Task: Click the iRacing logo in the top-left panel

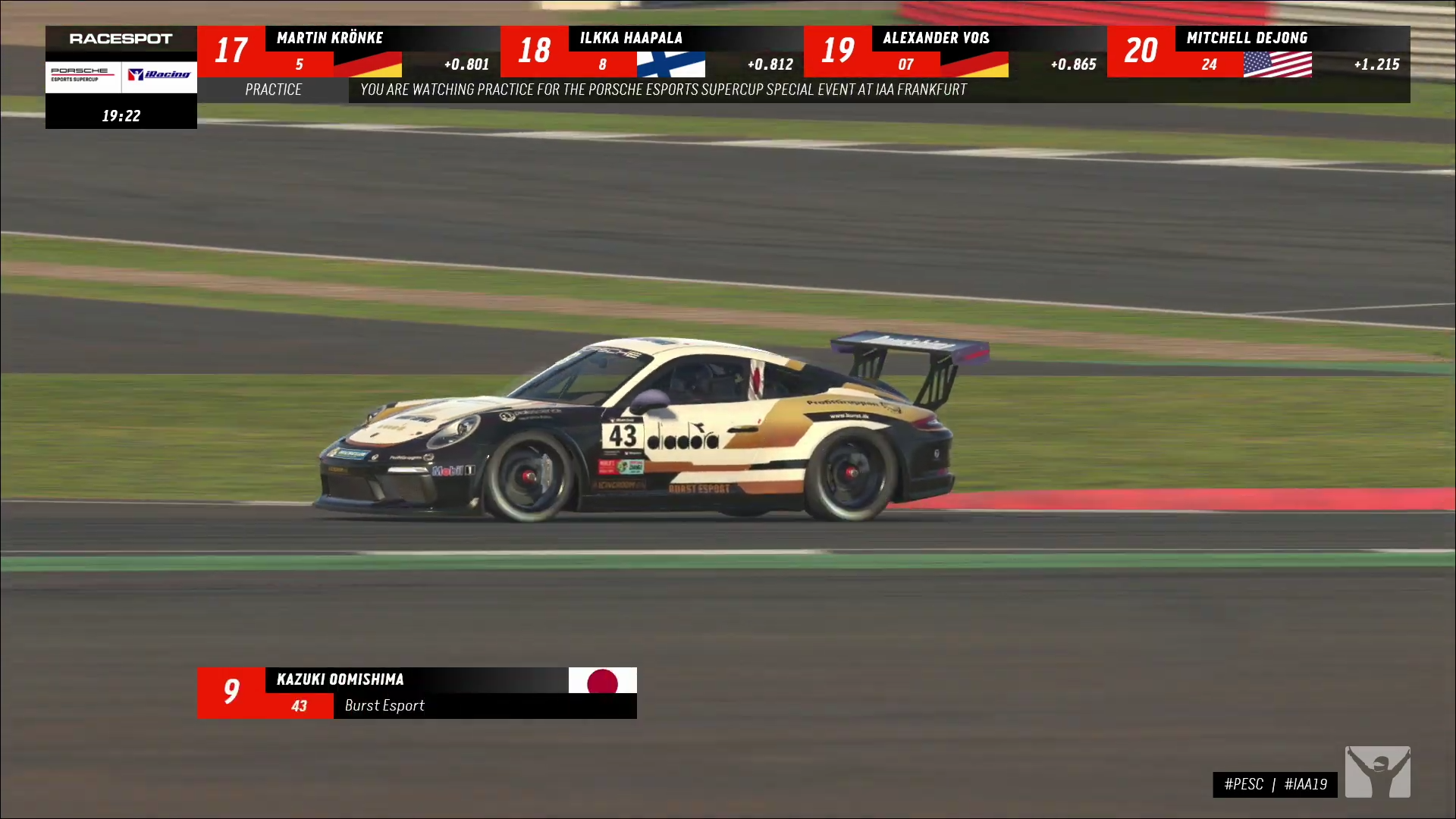Action: 159,74
